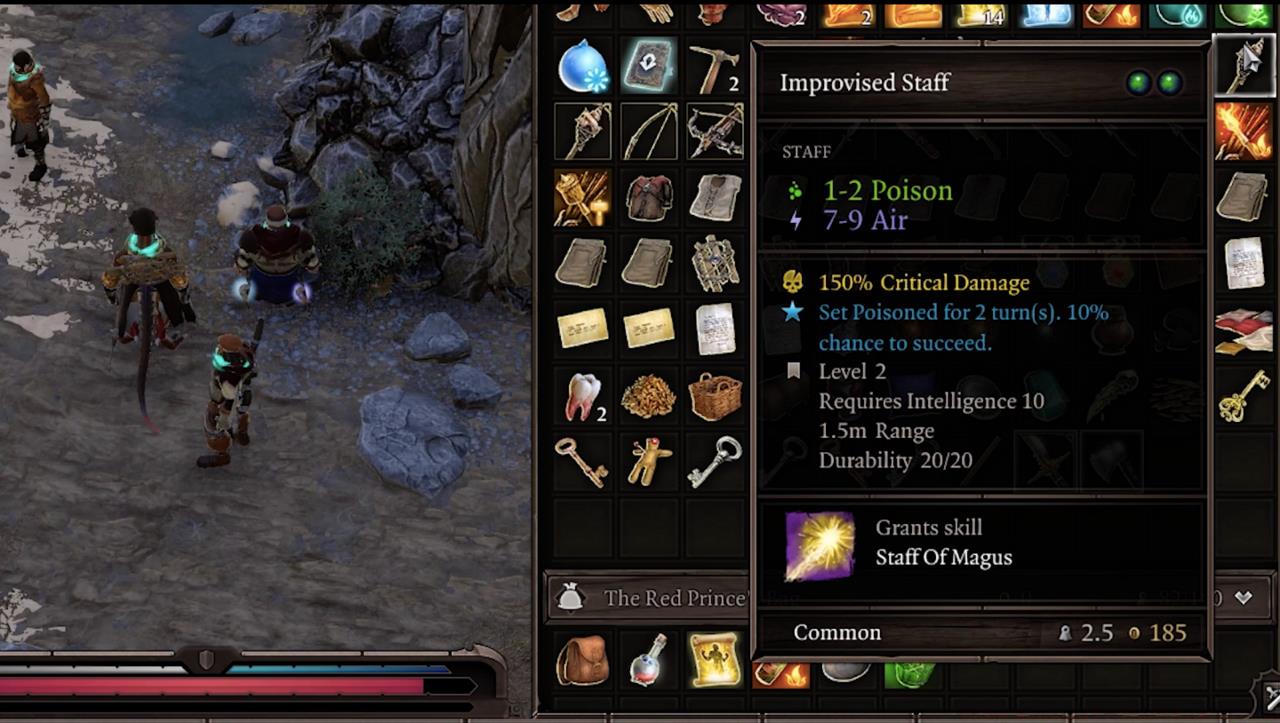1280x723 pixels.
Task: Open the leather backpack item
Action: tap(582, 660)
